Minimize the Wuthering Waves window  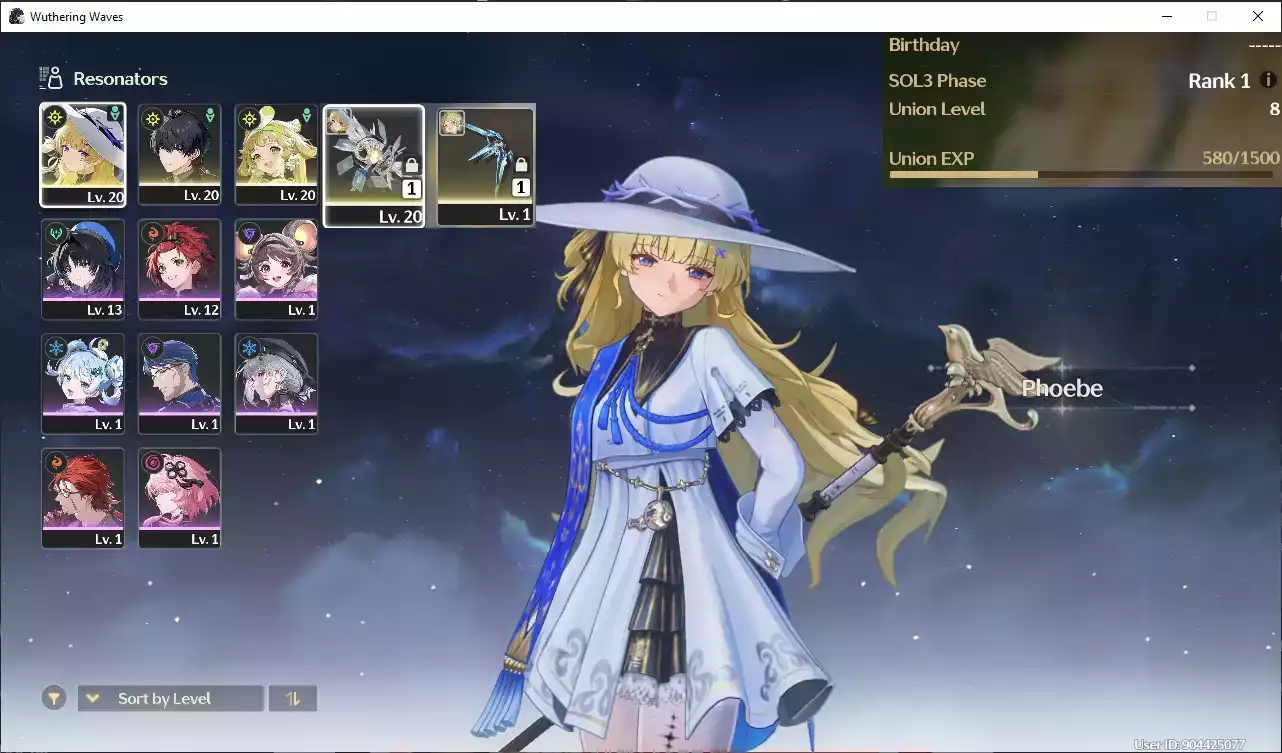pos(1166,16)
